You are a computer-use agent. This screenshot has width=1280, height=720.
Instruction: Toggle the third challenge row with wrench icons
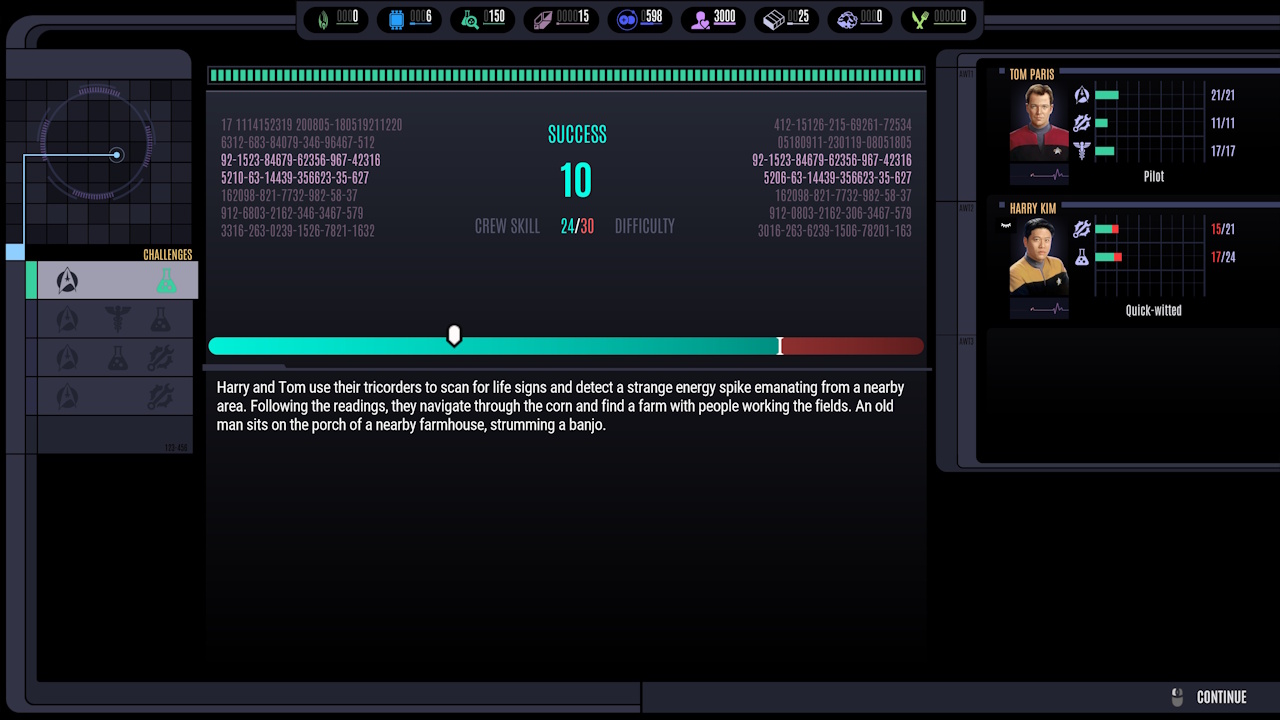coord(112,356)
